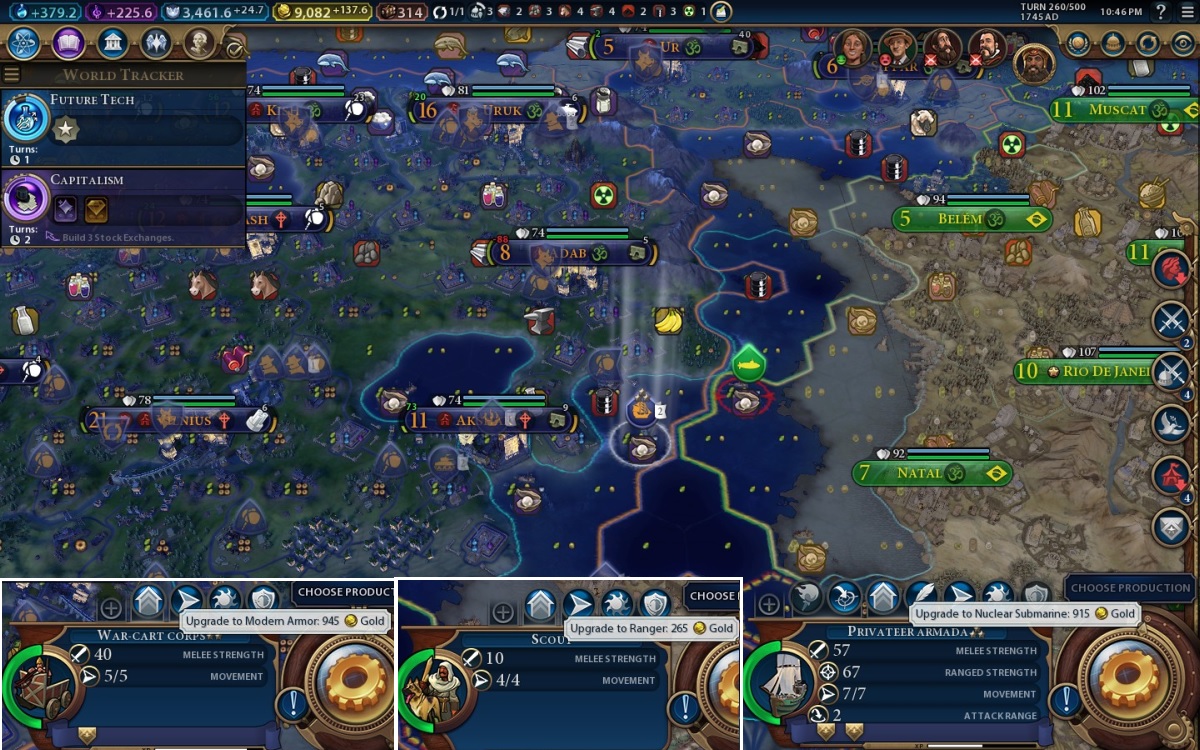Open the world rankings globe-and-wreath button
1200x750 pixels.
pyautogui.click(x=1078, y=44)
